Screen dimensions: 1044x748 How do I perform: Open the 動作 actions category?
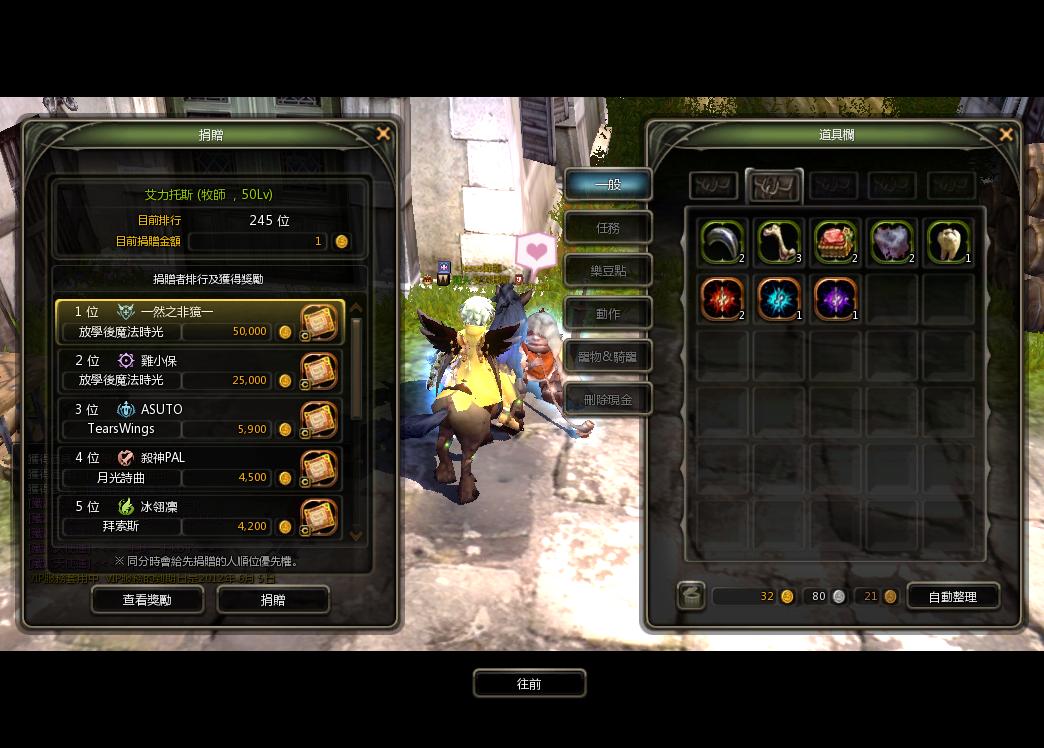[x=608, y=314]
